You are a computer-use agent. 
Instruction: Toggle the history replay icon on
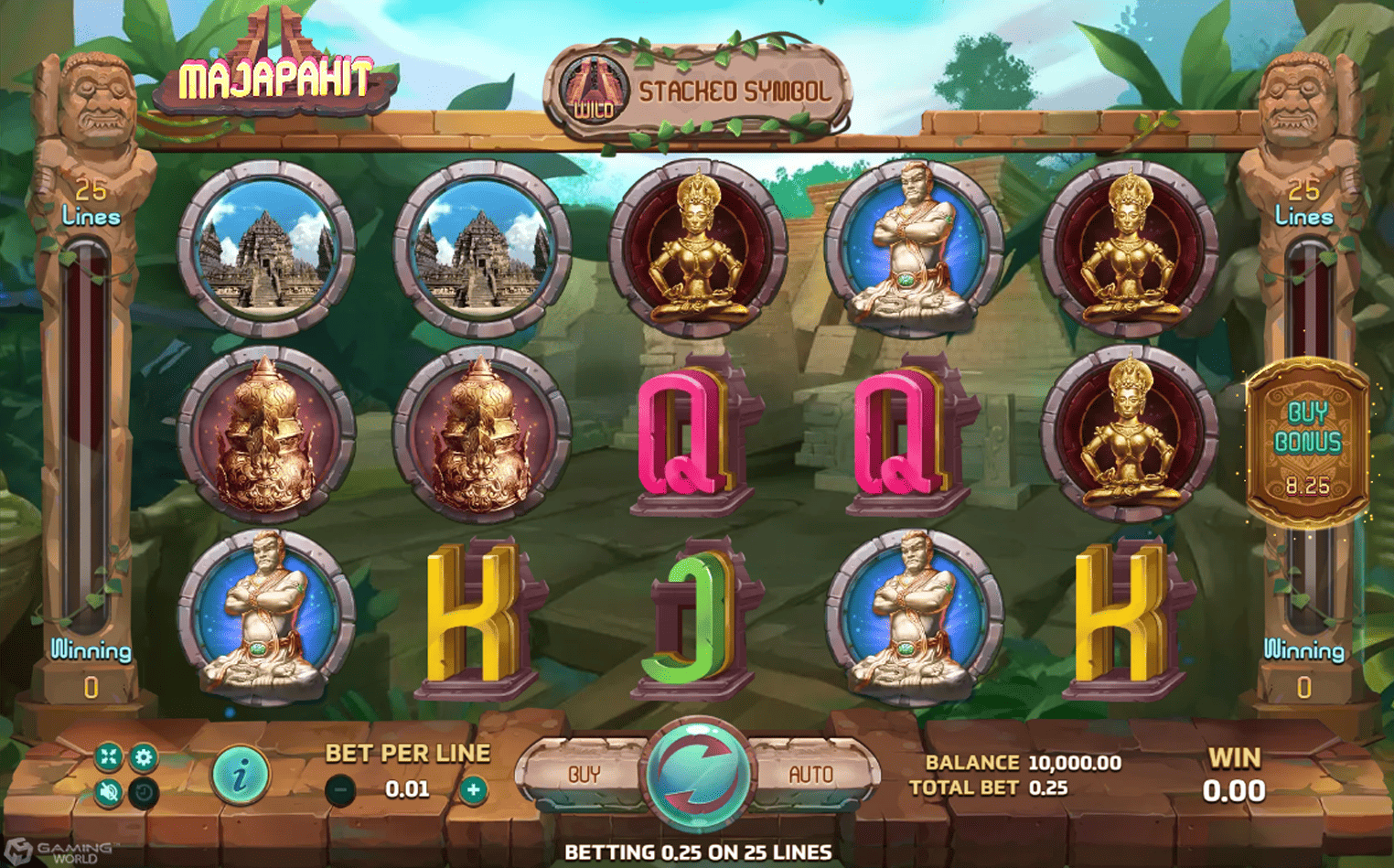pos(143,792)
